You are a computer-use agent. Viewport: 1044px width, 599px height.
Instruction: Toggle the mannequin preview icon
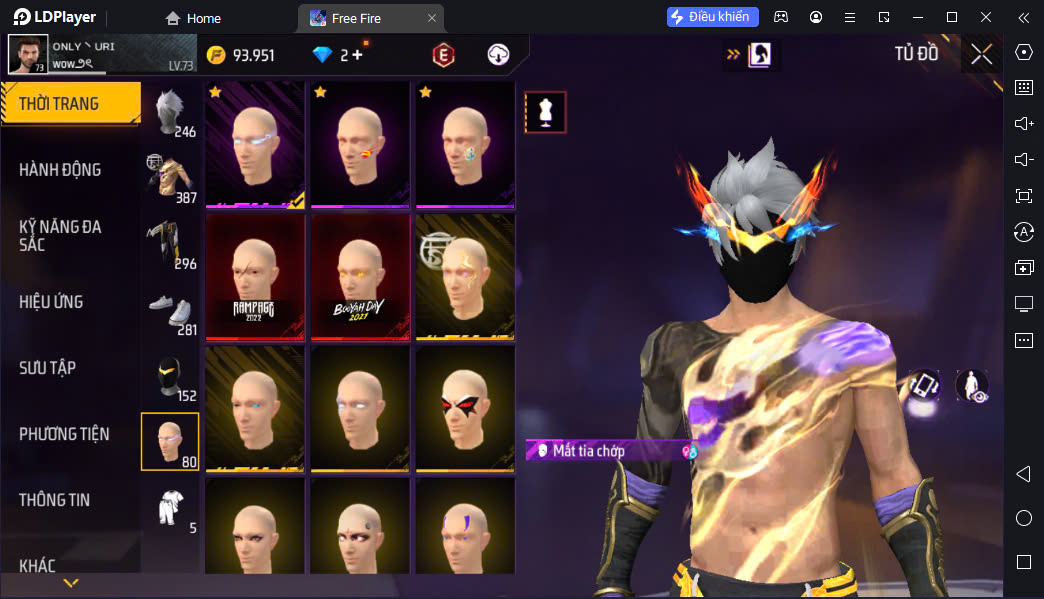pos(545,113)
